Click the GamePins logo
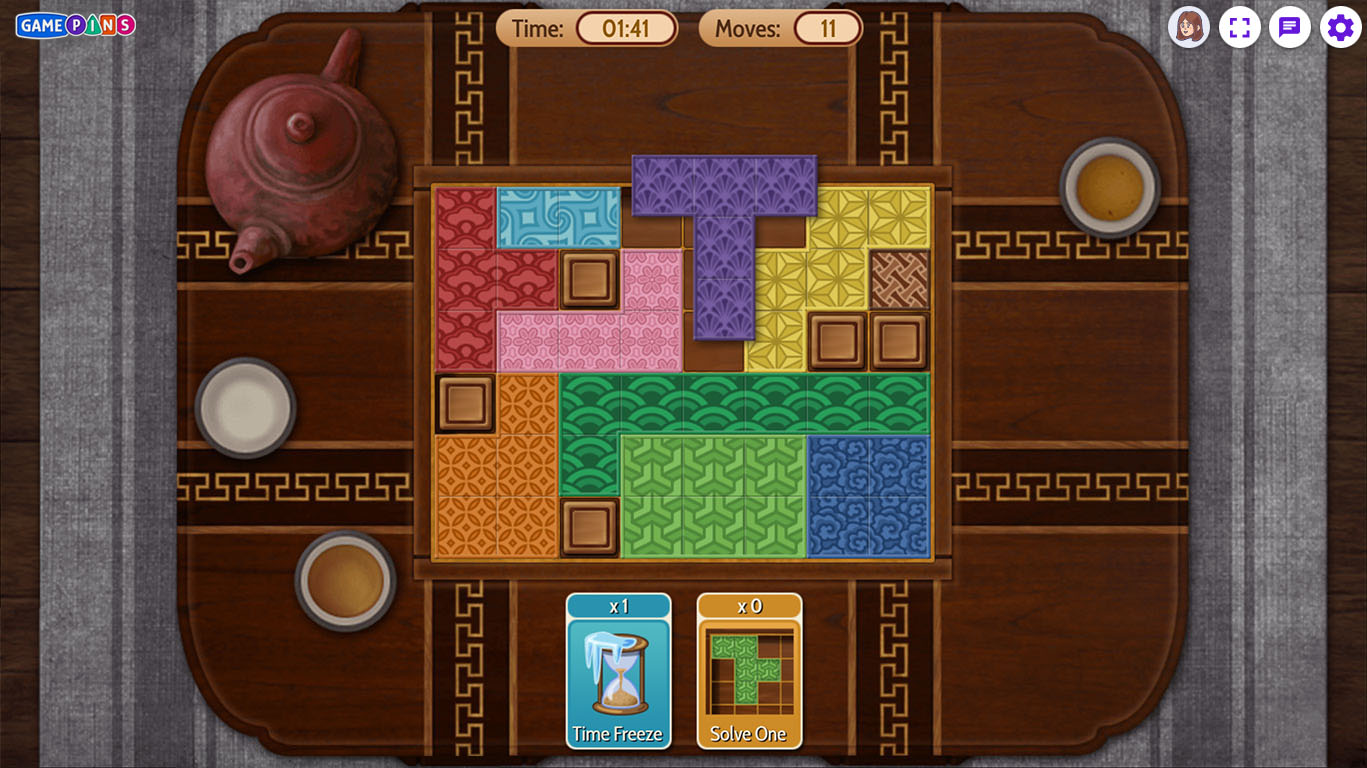 [x=75, y=25]
